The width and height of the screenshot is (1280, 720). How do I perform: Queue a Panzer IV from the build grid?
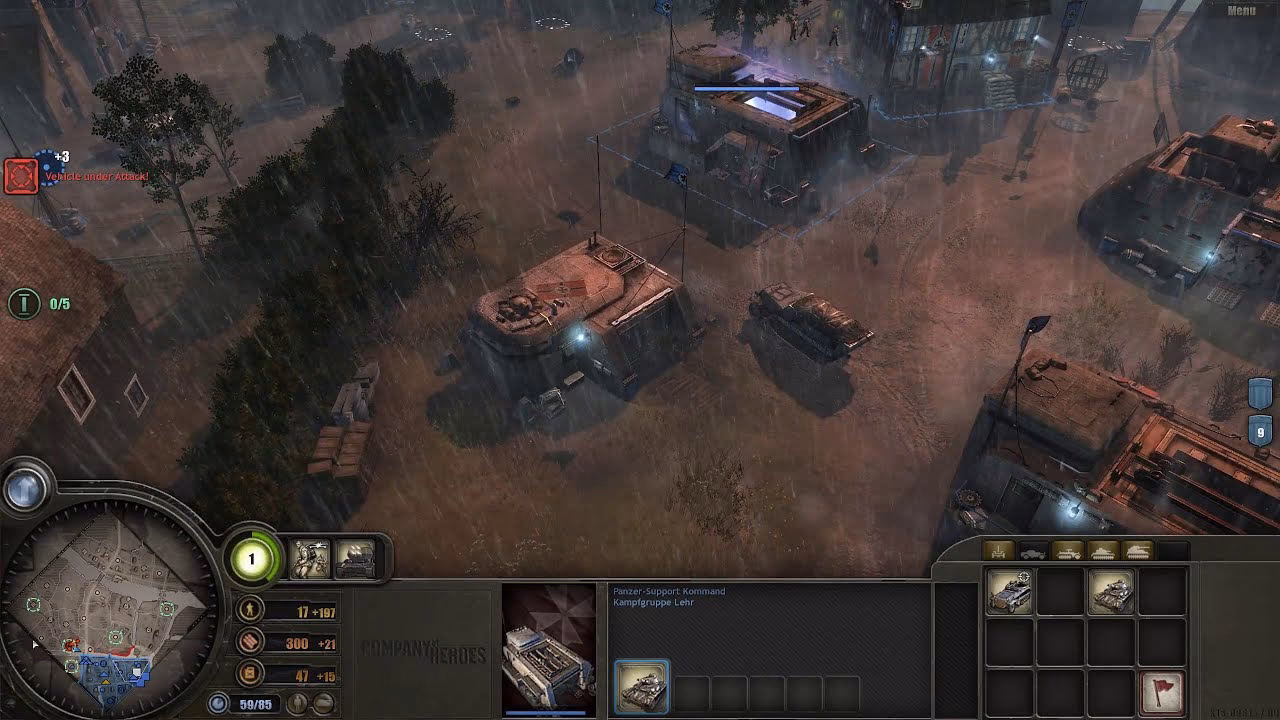click(1112, 593)
